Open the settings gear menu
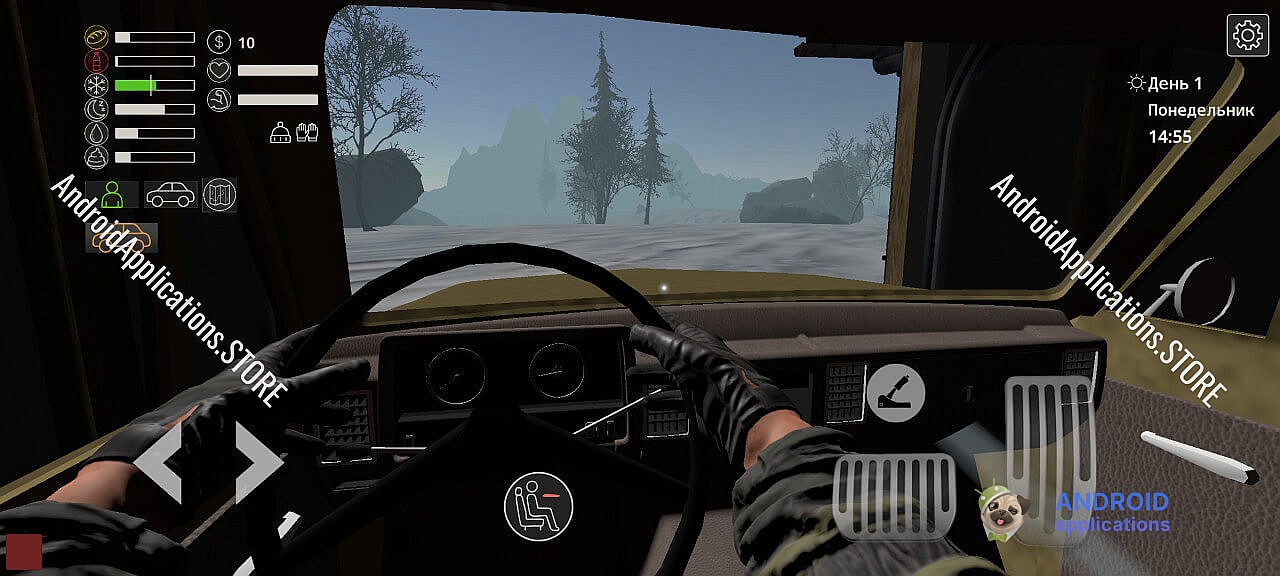1280x576 pixels. (x=1247, y=36)
